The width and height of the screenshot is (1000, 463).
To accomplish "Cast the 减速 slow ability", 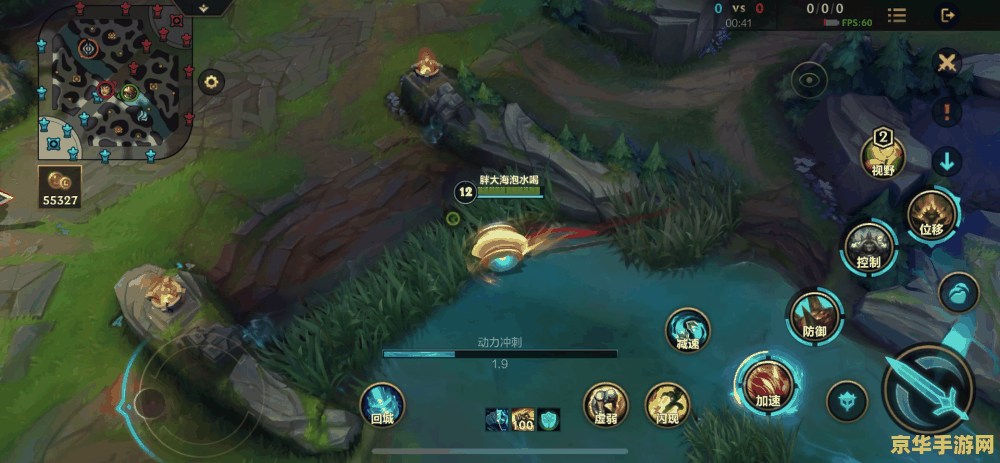I will [x=688, y=329].
